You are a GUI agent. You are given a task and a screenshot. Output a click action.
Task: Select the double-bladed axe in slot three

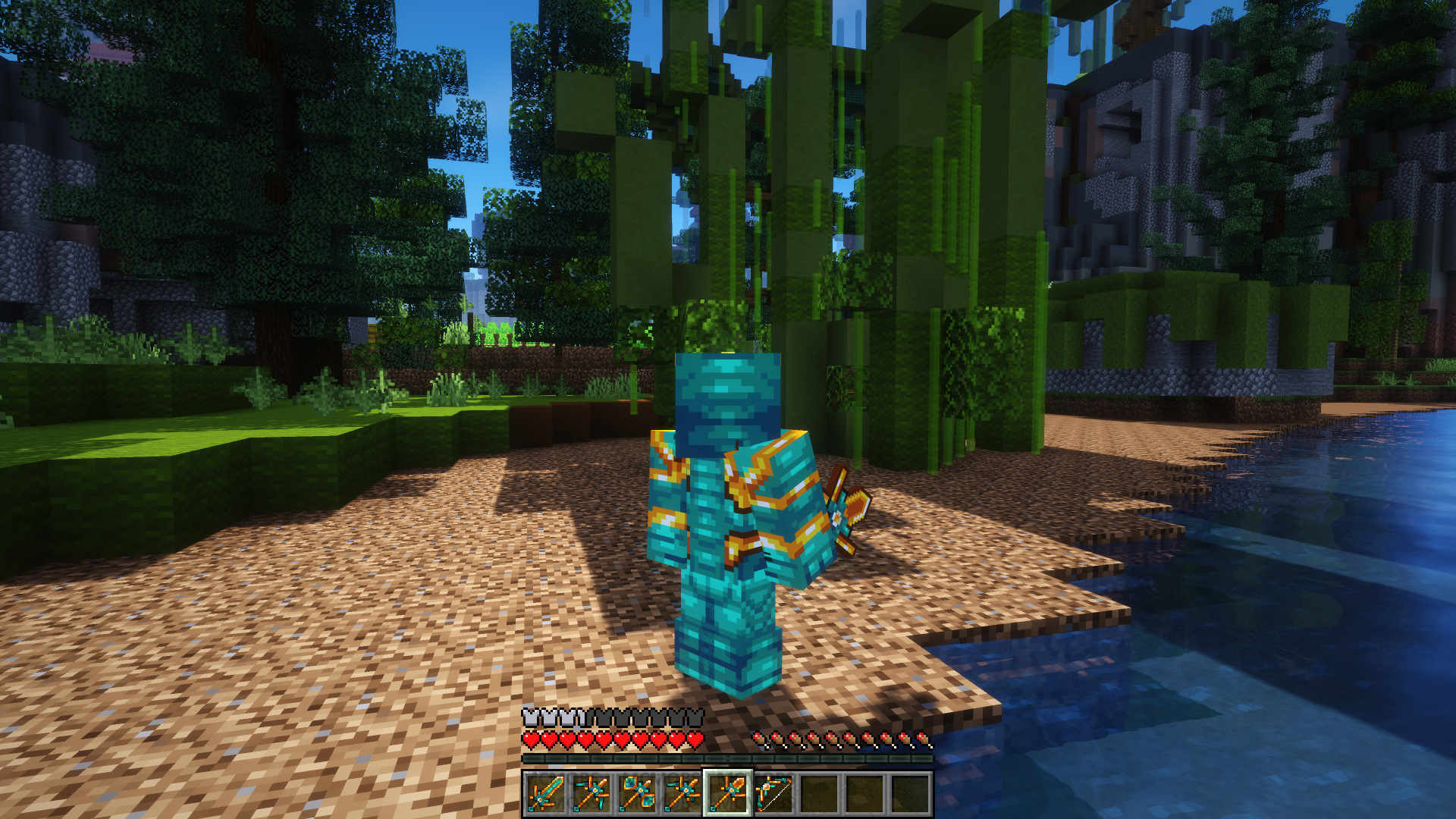click(x=638, y=793)
